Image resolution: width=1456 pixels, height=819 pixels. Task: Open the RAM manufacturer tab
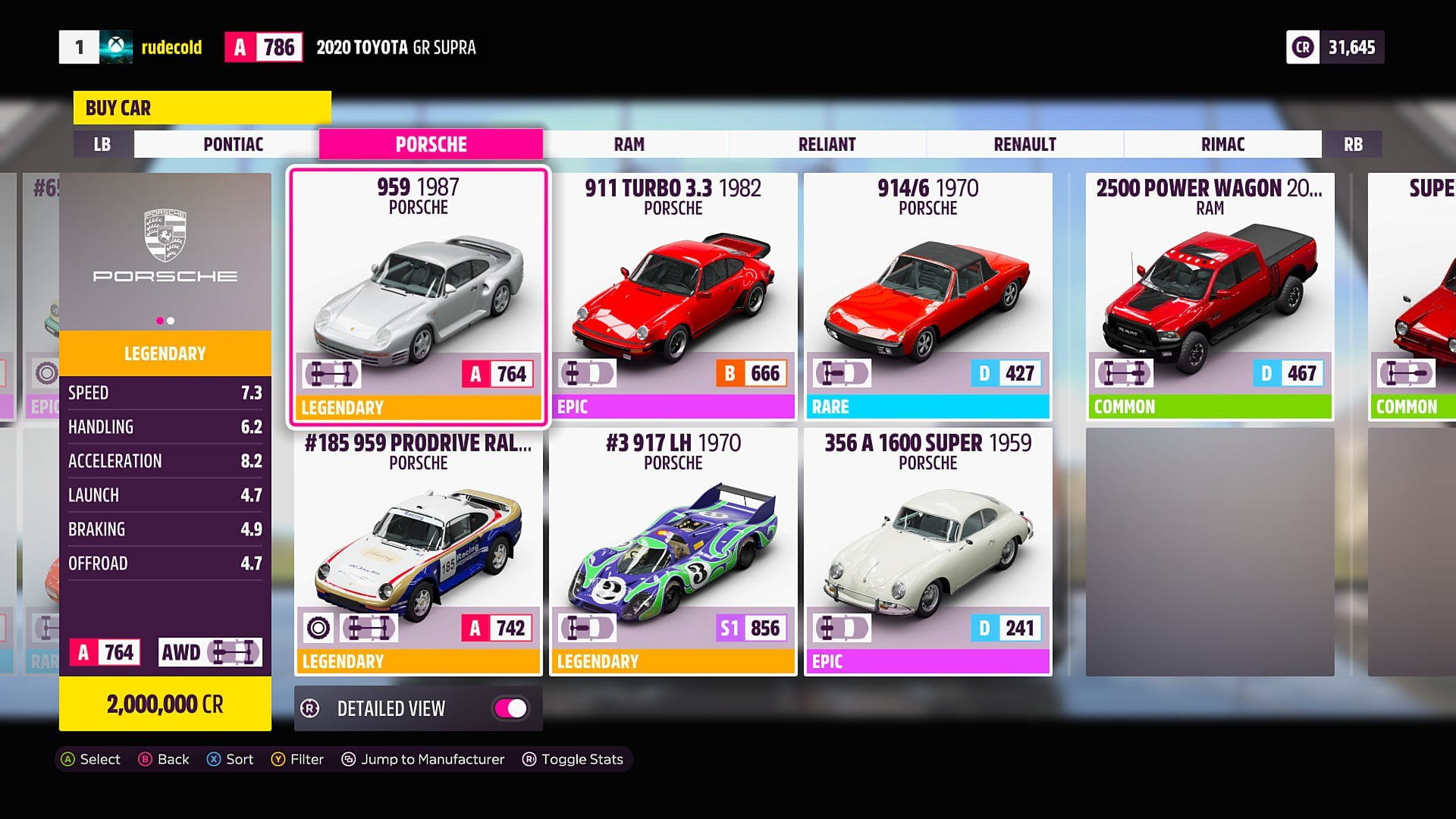629,144
